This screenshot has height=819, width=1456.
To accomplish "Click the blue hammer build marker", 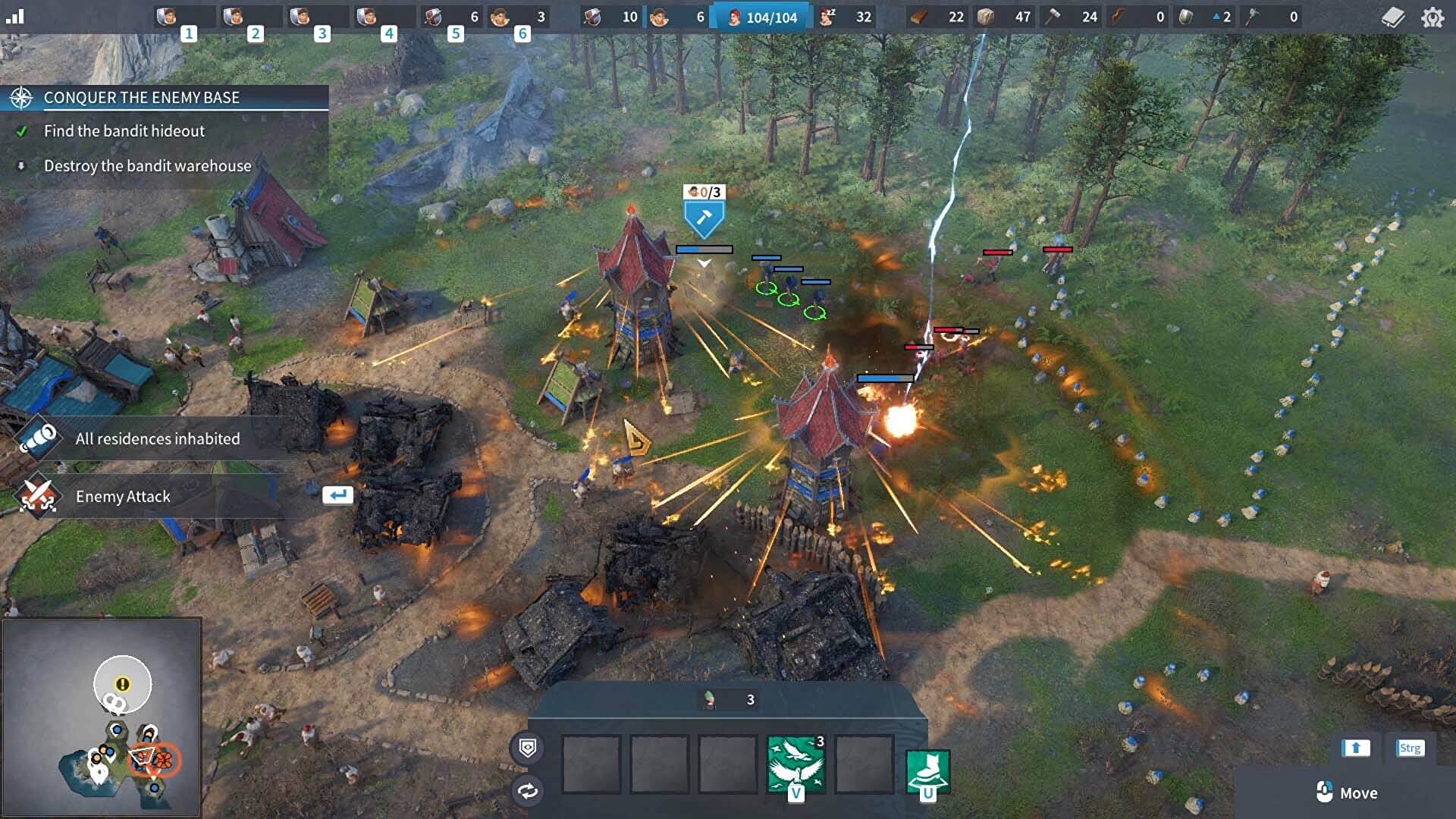I will click(704, 219).
